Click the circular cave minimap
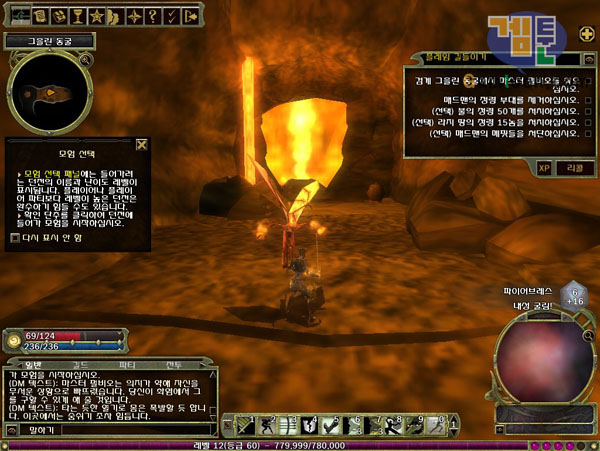The height and width of the screenshot is (451, 600). (49, 93)
